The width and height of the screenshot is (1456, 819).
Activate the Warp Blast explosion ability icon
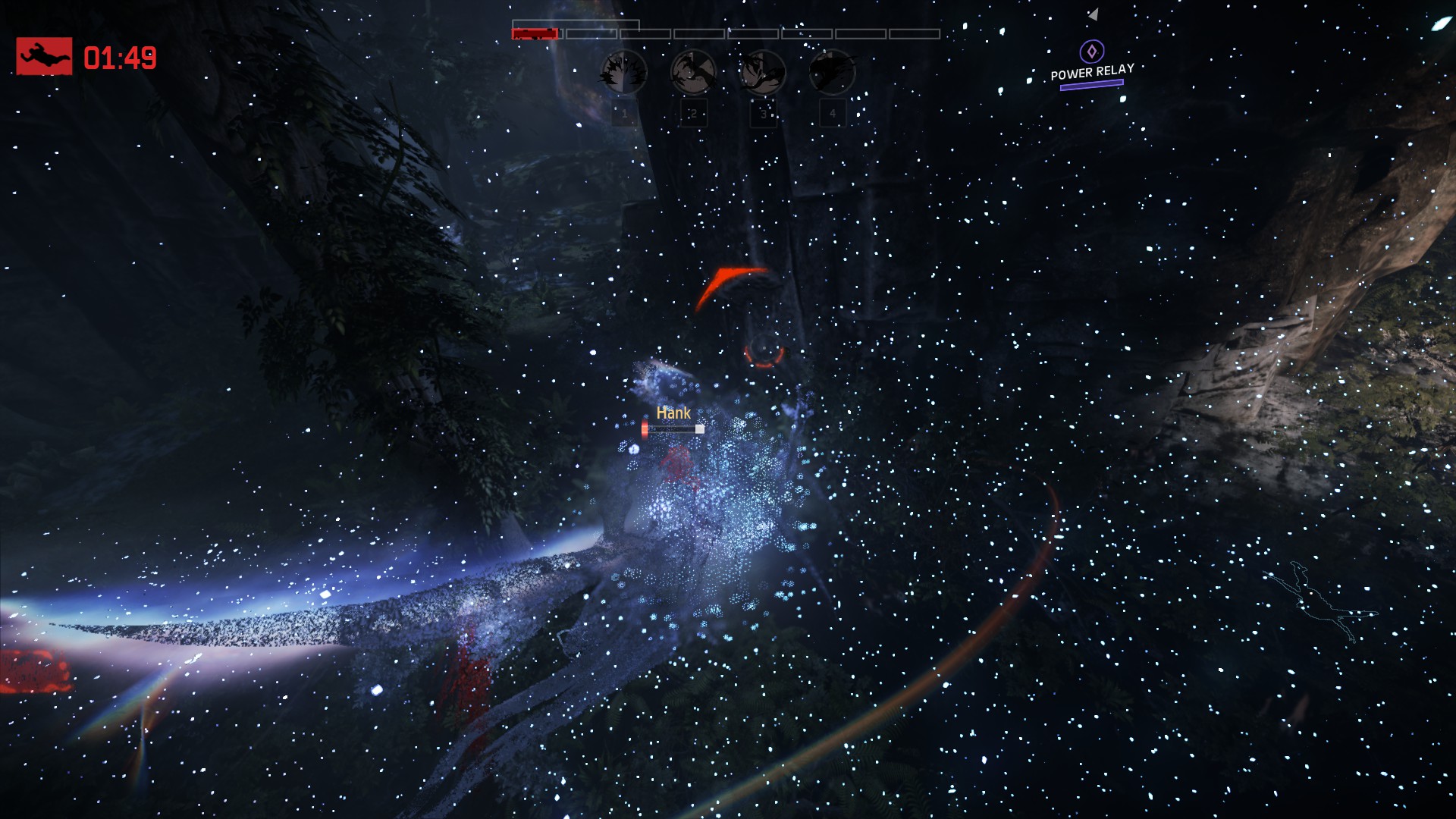[623, 73]
